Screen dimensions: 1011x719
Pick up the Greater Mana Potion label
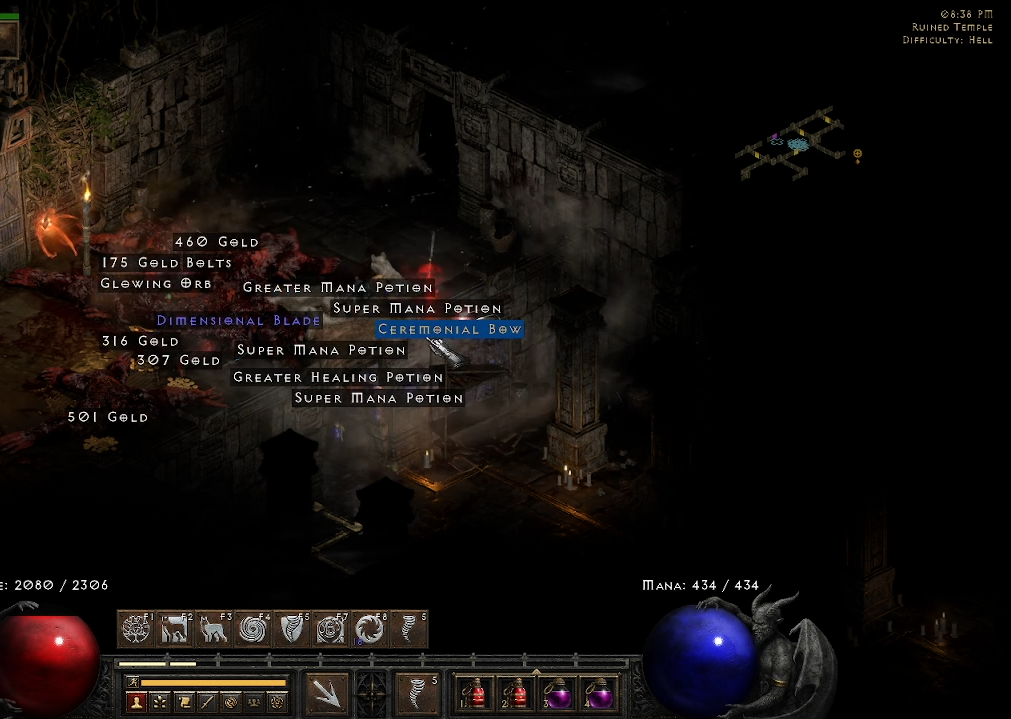pyautogui.click(x=338, y=288)
